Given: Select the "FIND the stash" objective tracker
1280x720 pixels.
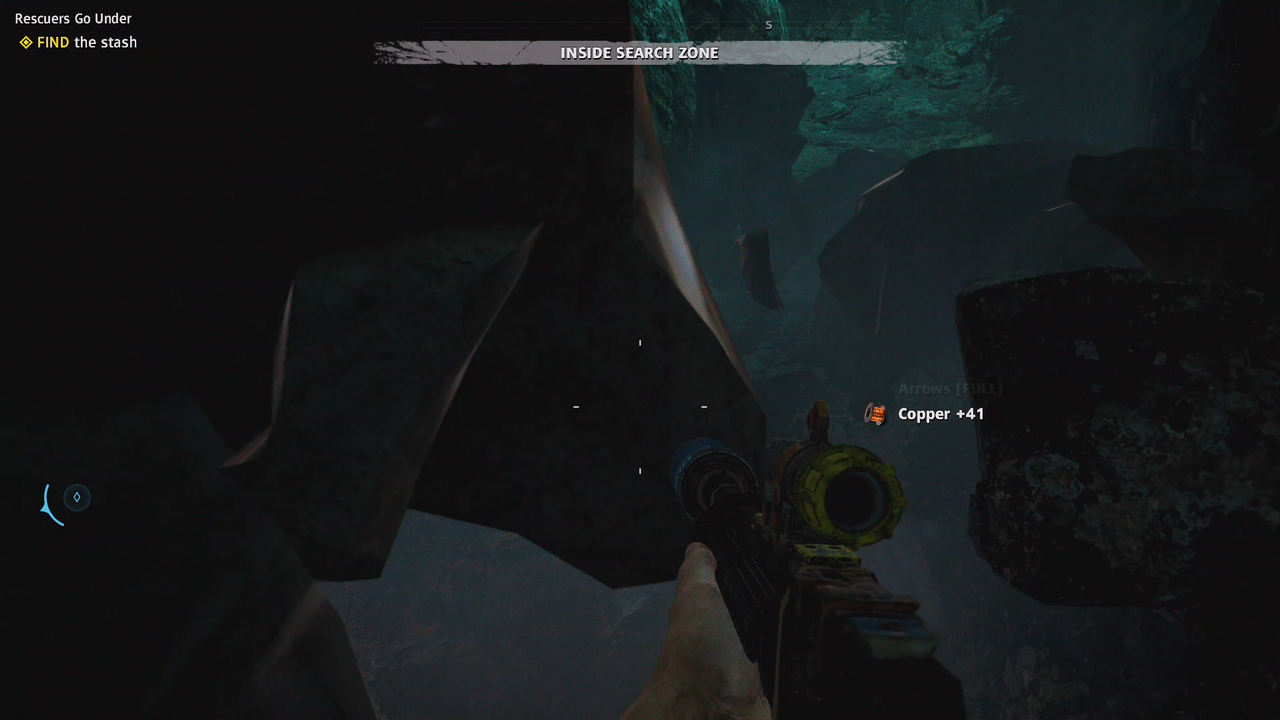Looking at the screenshot, I should 79,42.
